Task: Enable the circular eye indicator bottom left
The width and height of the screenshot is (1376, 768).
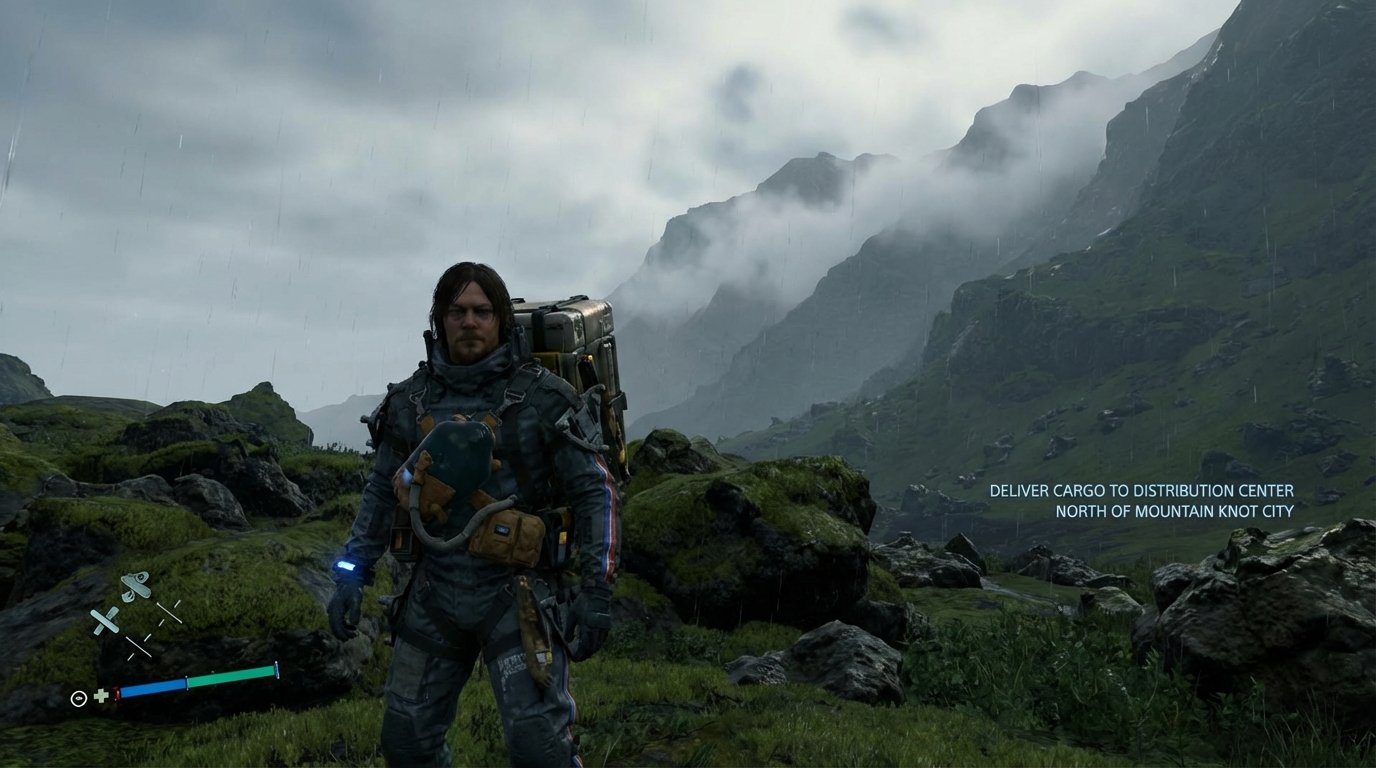Action: point(79,697)
